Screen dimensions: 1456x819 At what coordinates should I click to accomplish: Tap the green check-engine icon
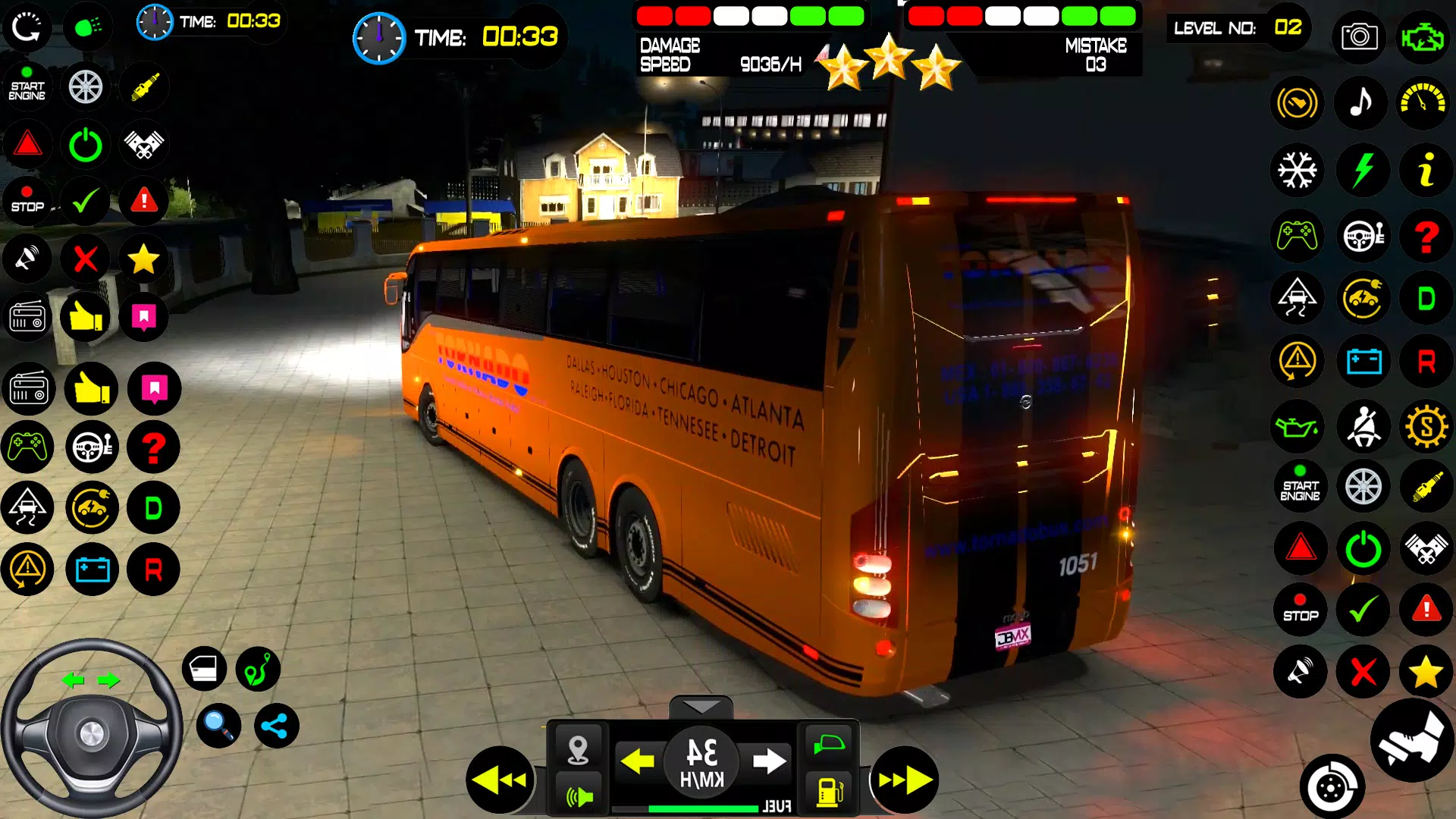1423,36
